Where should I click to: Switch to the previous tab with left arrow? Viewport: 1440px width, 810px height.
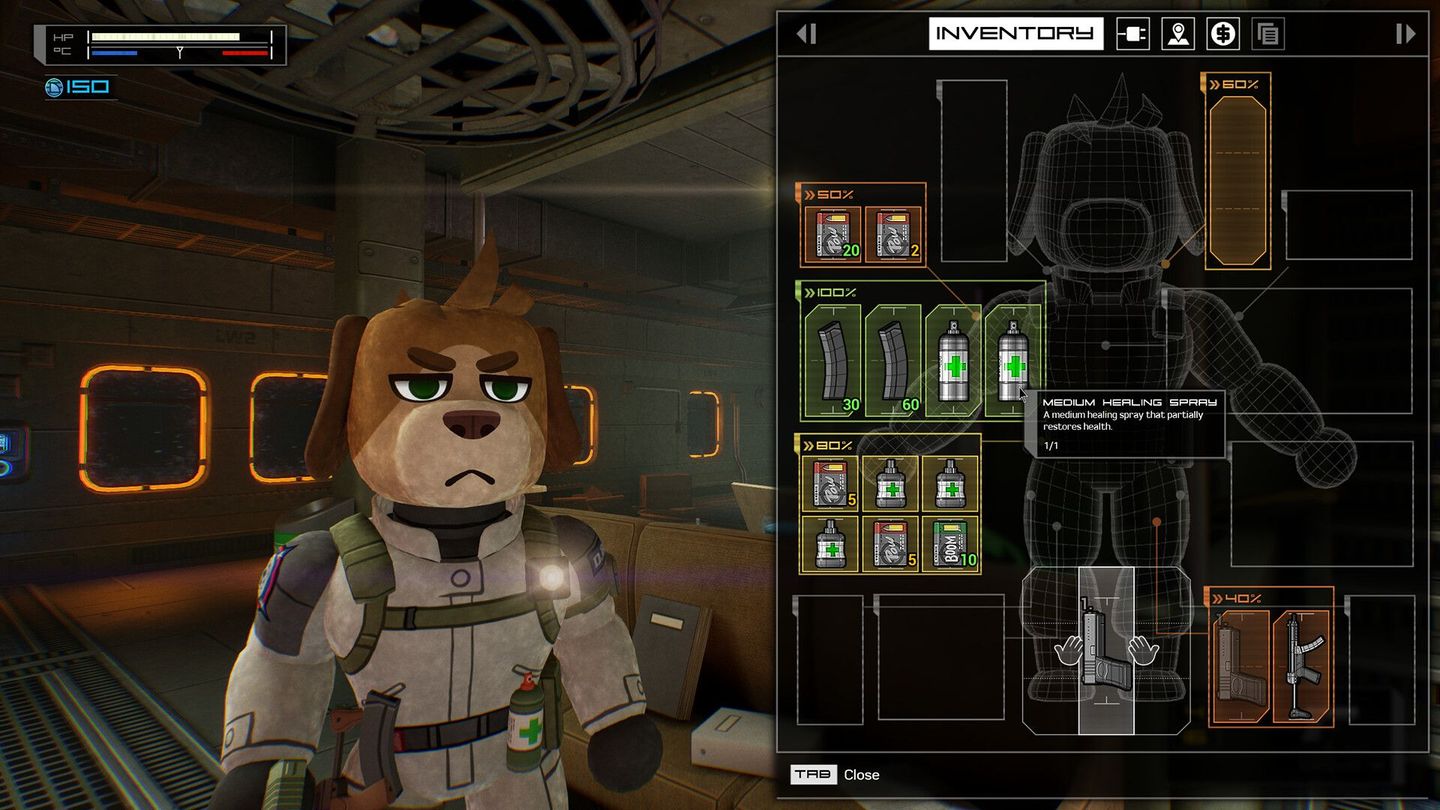point(807,33)
